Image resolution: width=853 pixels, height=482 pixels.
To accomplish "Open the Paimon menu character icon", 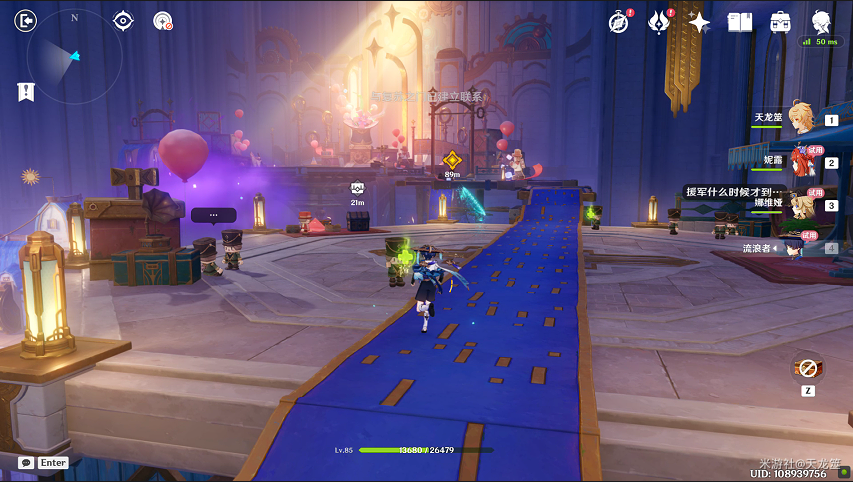I will click(821, 21).
